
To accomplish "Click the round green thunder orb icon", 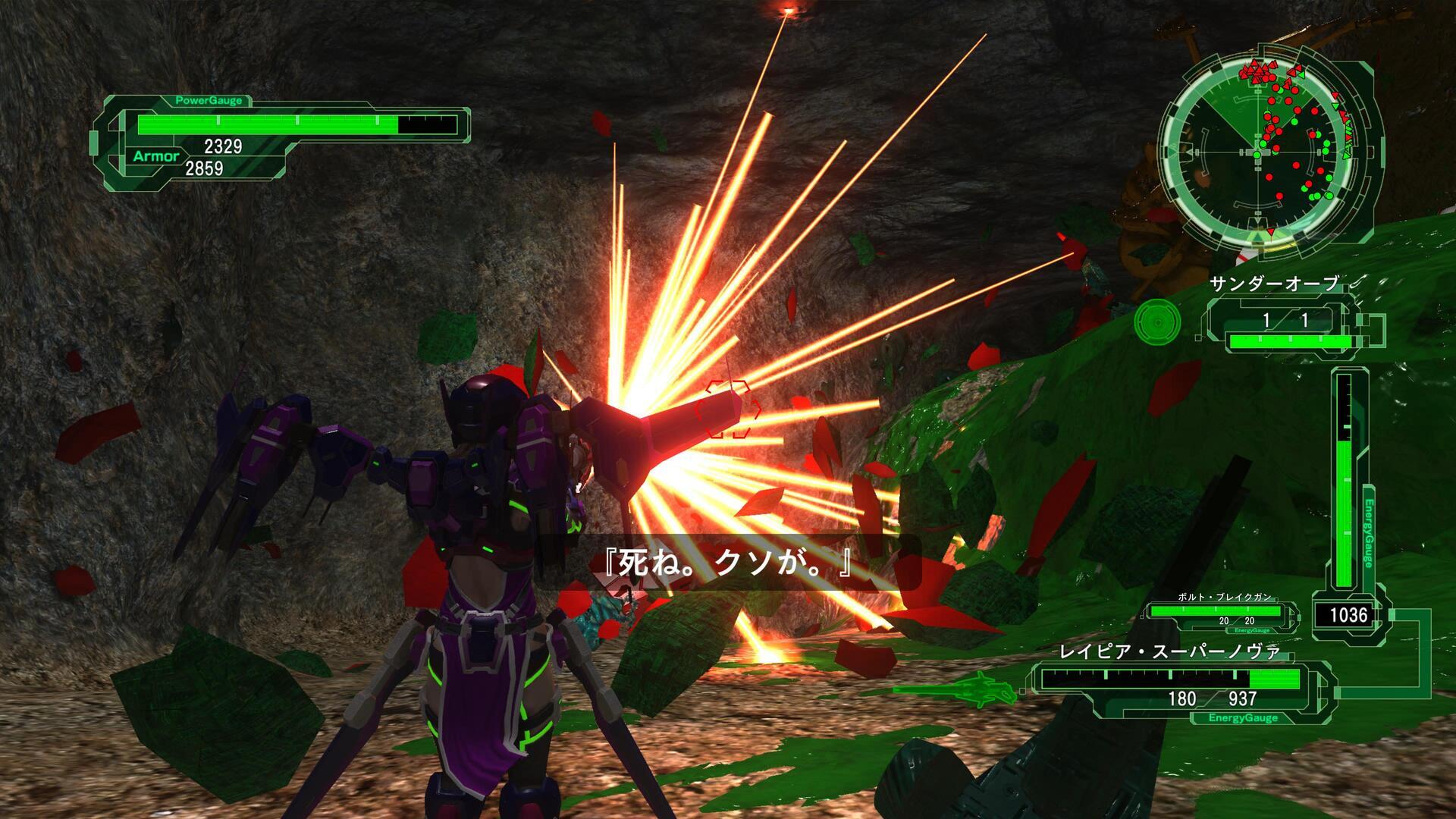I will click(1157, 322).
